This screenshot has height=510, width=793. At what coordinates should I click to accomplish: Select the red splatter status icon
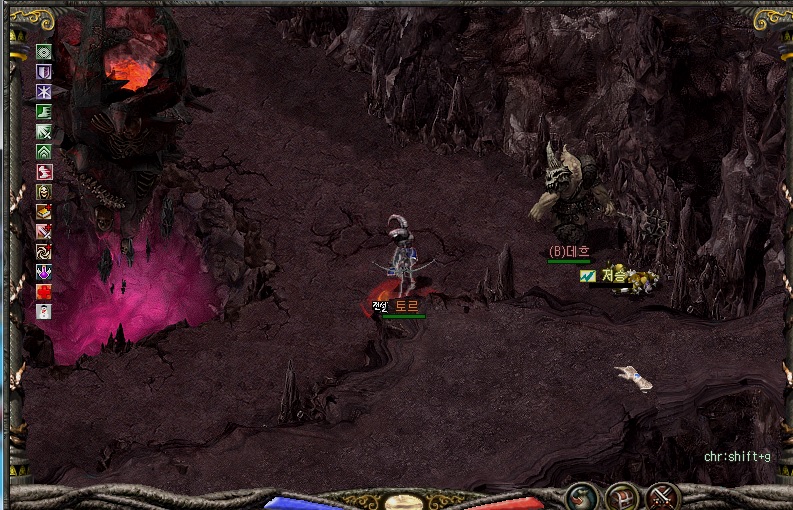pyautogui.click(x=44, y=291)
